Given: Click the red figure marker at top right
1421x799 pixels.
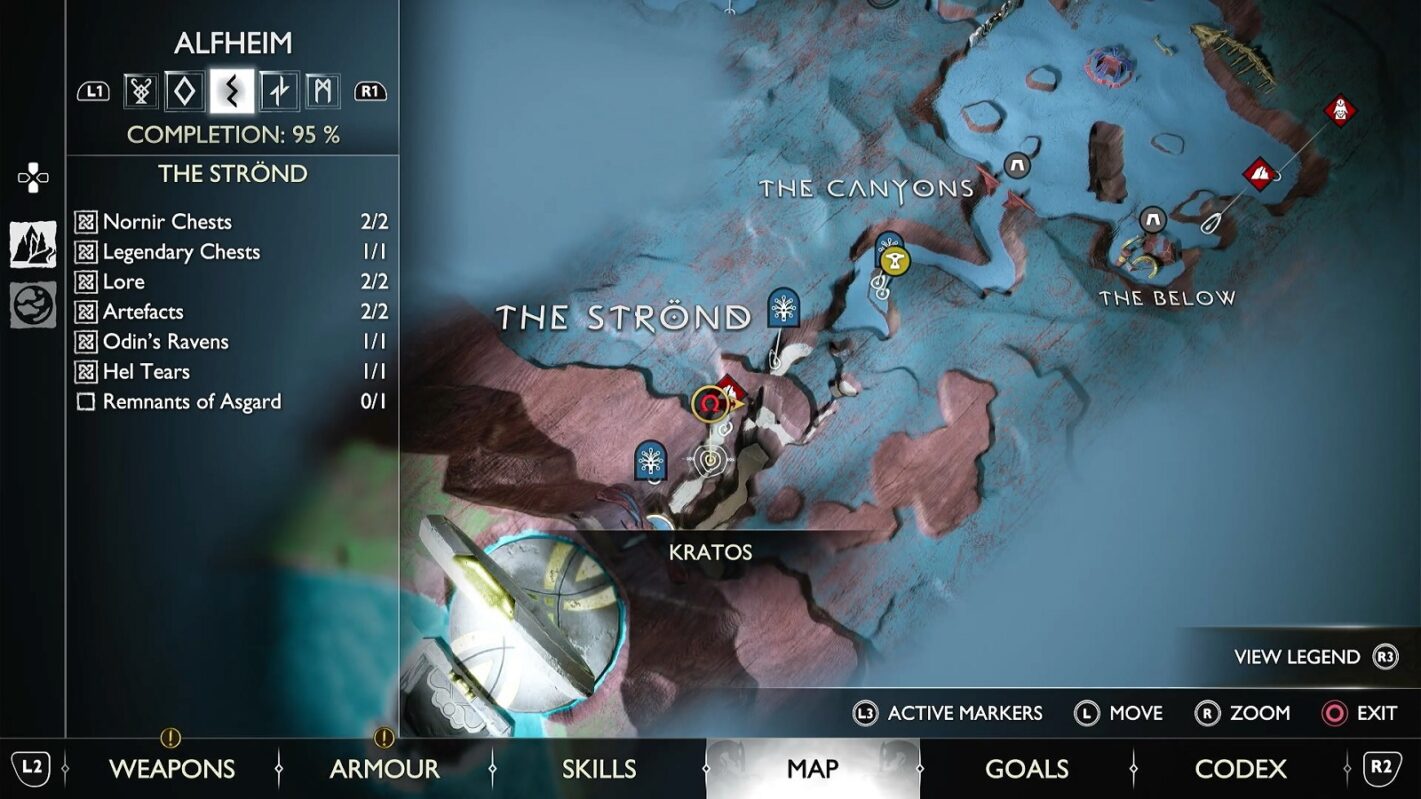Looking at the screenshot, I should pos(1340,110).
